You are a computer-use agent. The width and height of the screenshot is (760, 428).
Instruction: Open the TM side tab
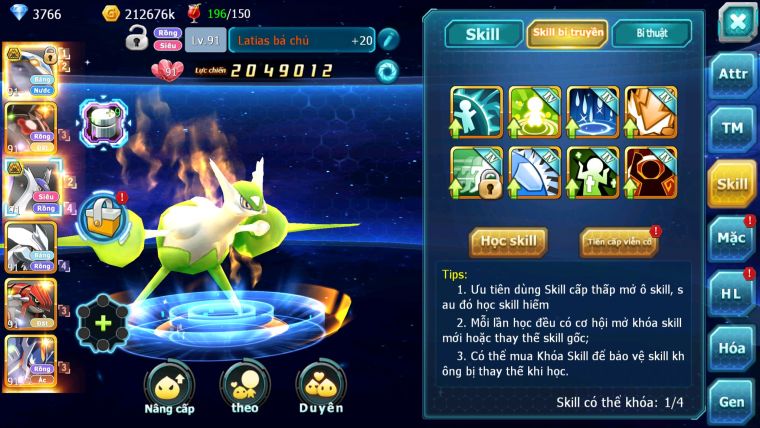pos(732,128)
